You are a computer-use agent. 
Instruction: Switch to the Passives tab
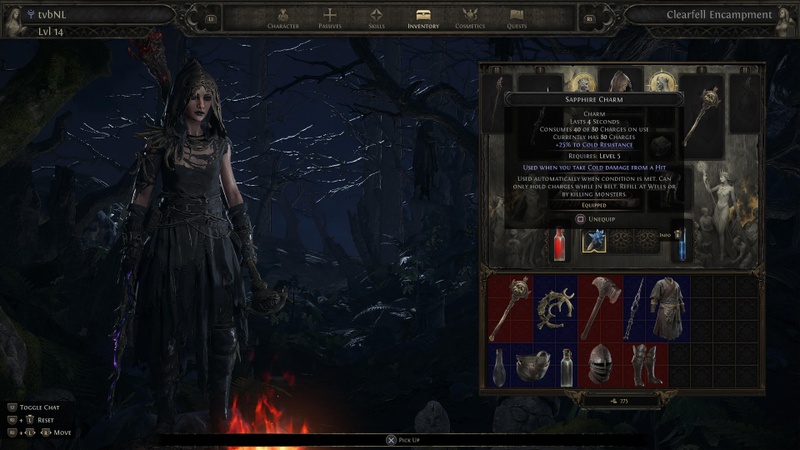pos(330,17)
